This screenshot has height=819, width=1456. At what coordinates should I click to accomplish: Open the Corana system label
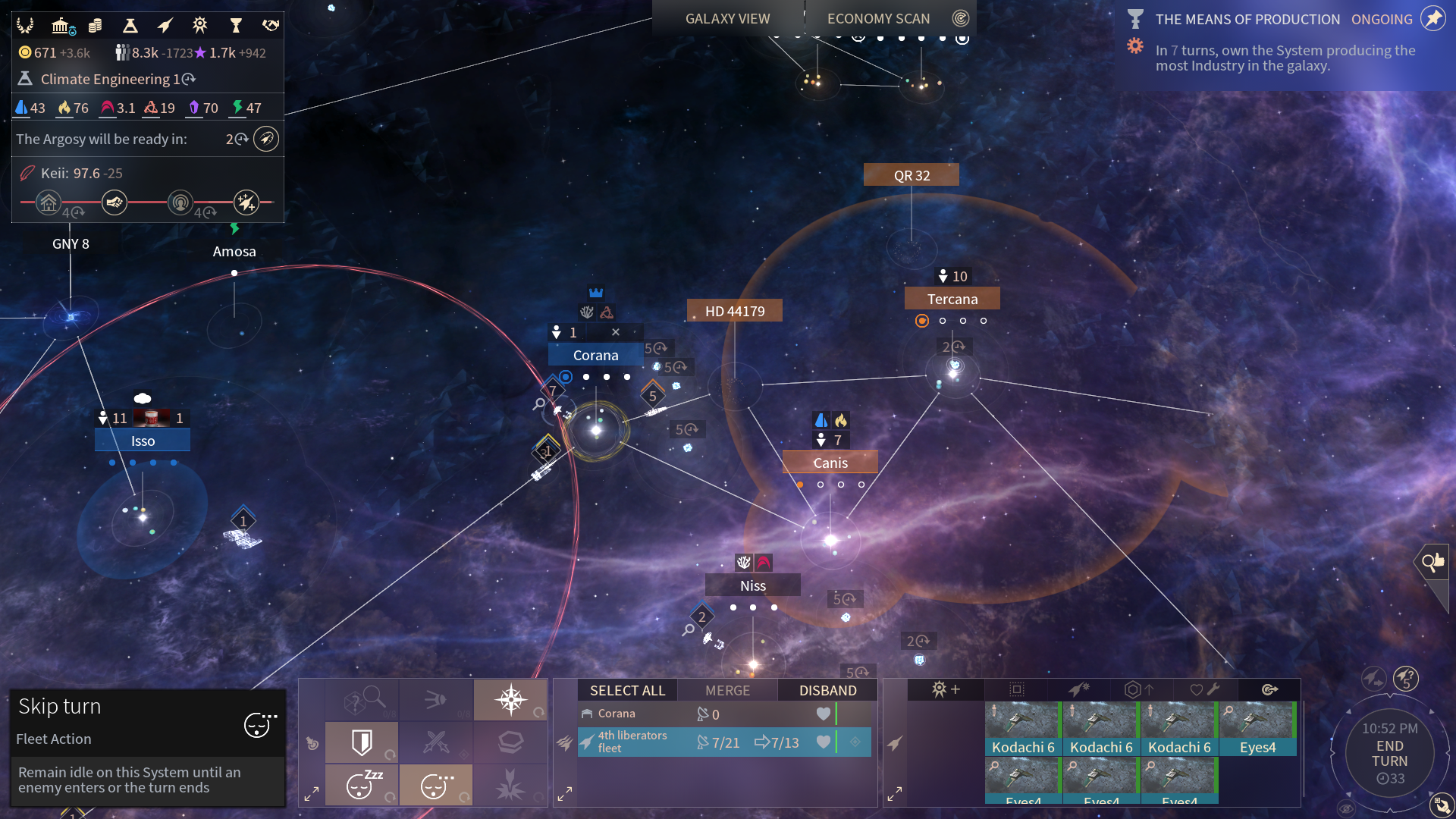[595, 355]
